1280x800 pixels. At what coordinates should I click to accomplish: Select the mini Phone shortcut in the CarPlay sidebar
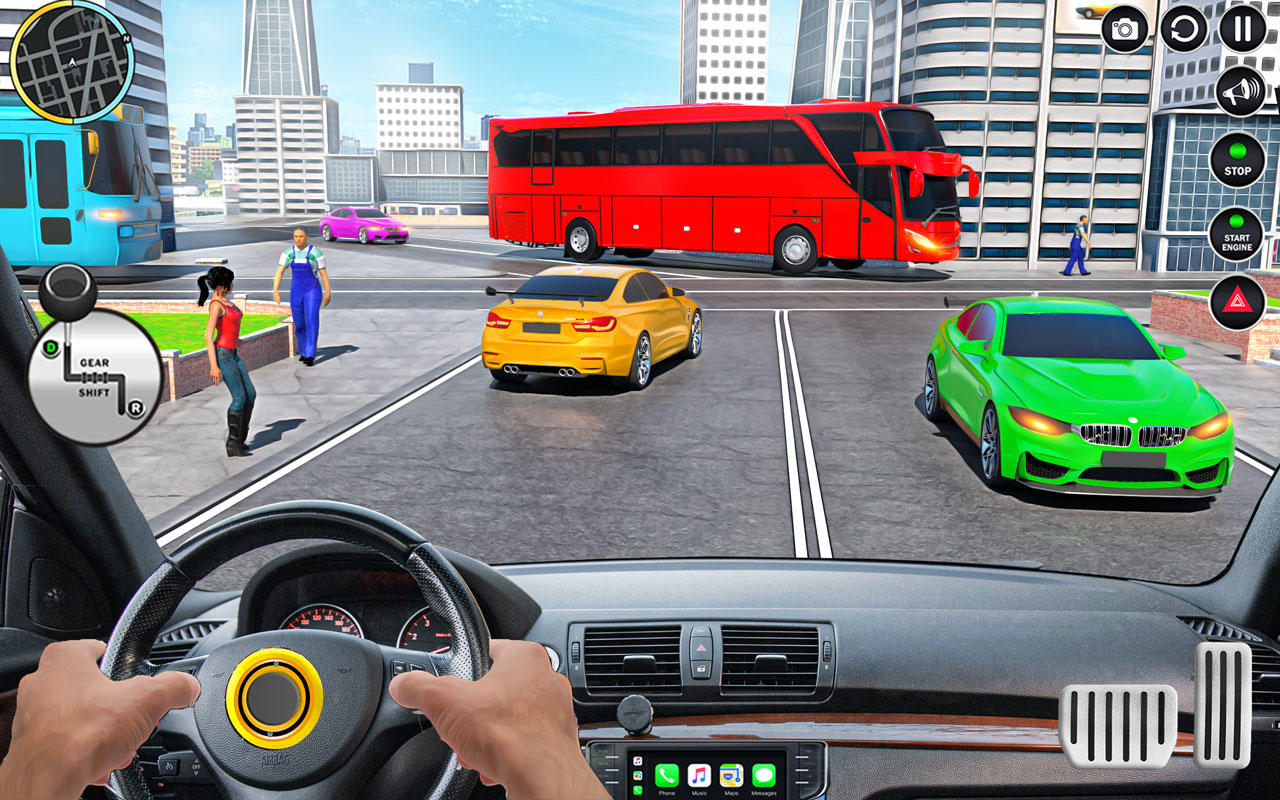pos(637,788)
